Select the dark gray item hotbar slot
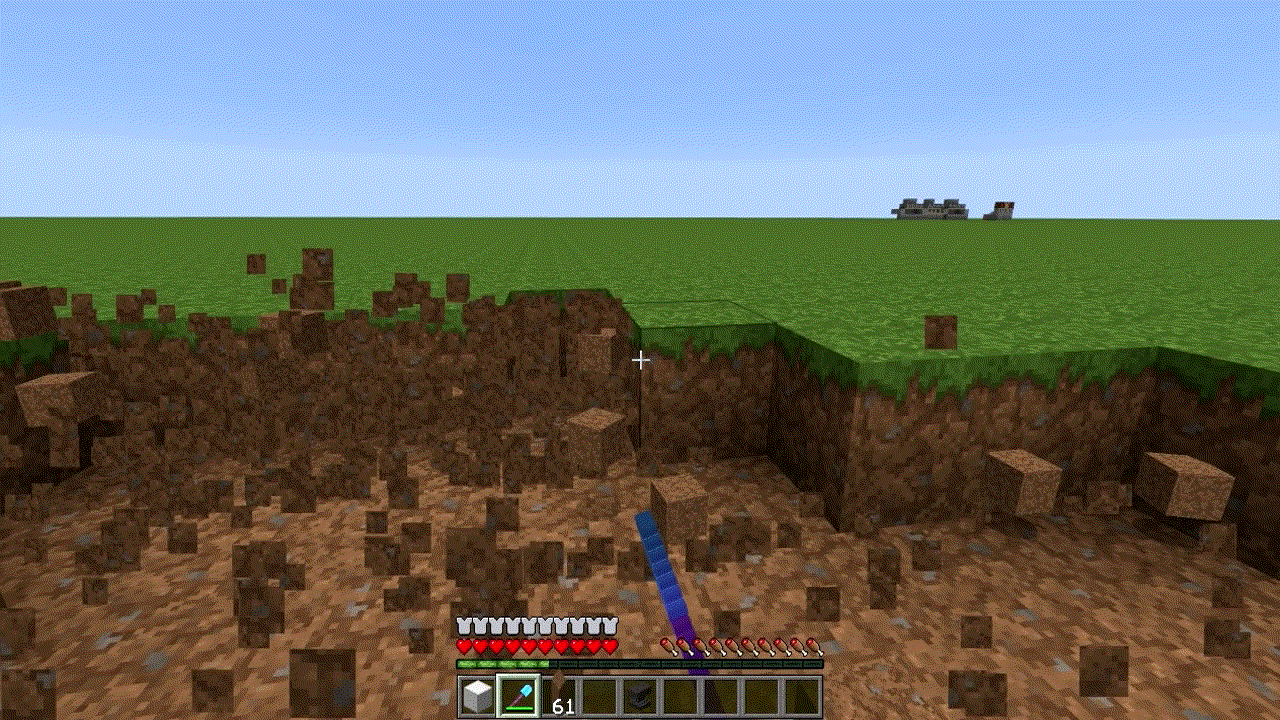The image size is (1280, 720). pos(641,696)
